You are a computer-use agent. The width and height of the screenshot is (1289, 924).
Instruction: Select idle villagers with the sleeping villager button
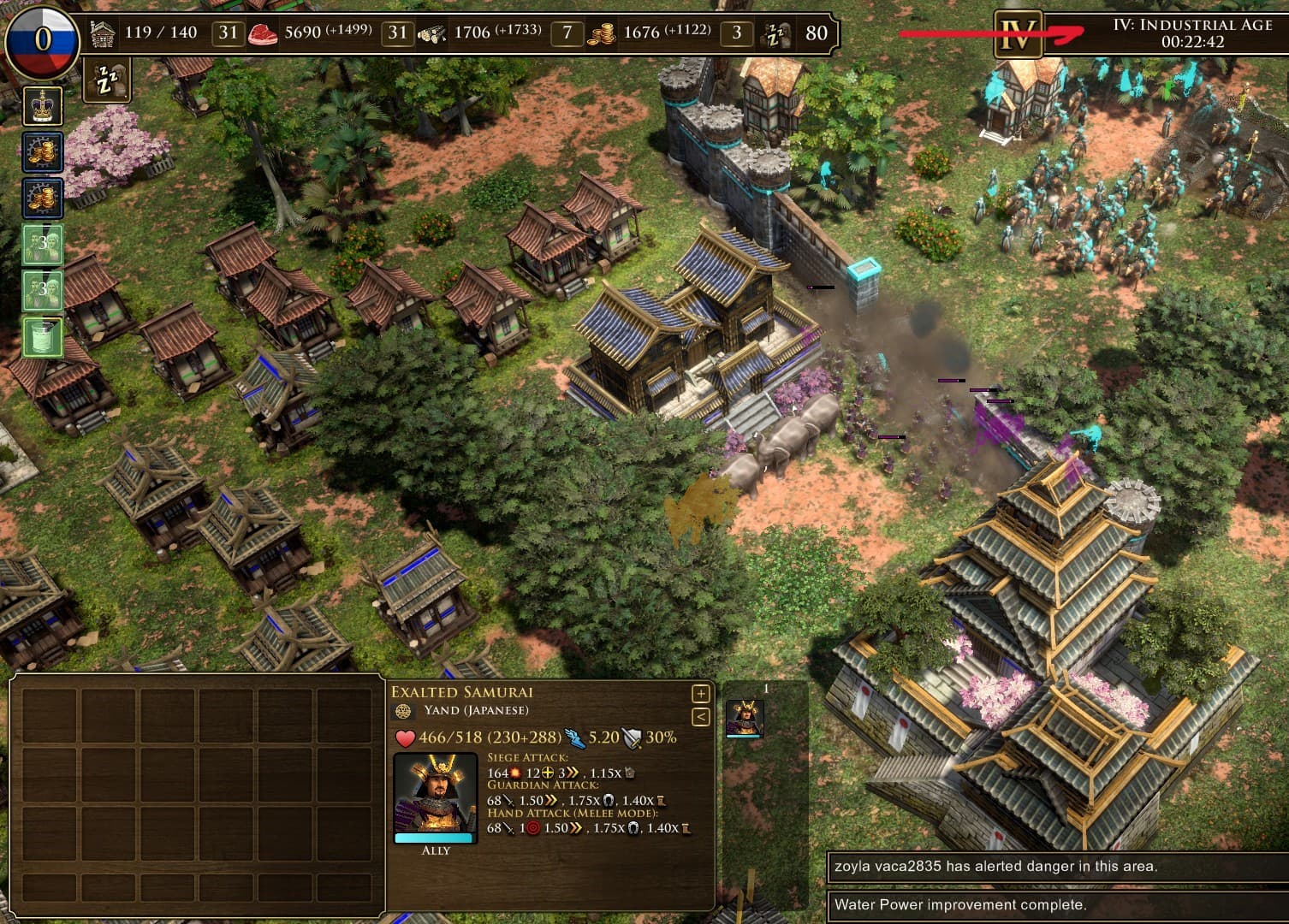tap(107, 80)
